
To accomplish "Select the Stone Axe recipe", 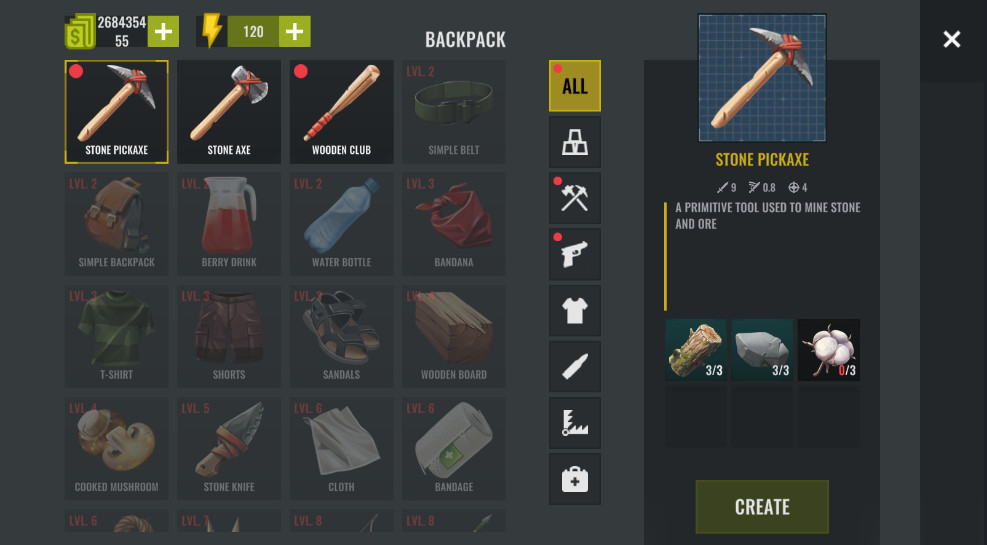I will (x=229, y=112).
